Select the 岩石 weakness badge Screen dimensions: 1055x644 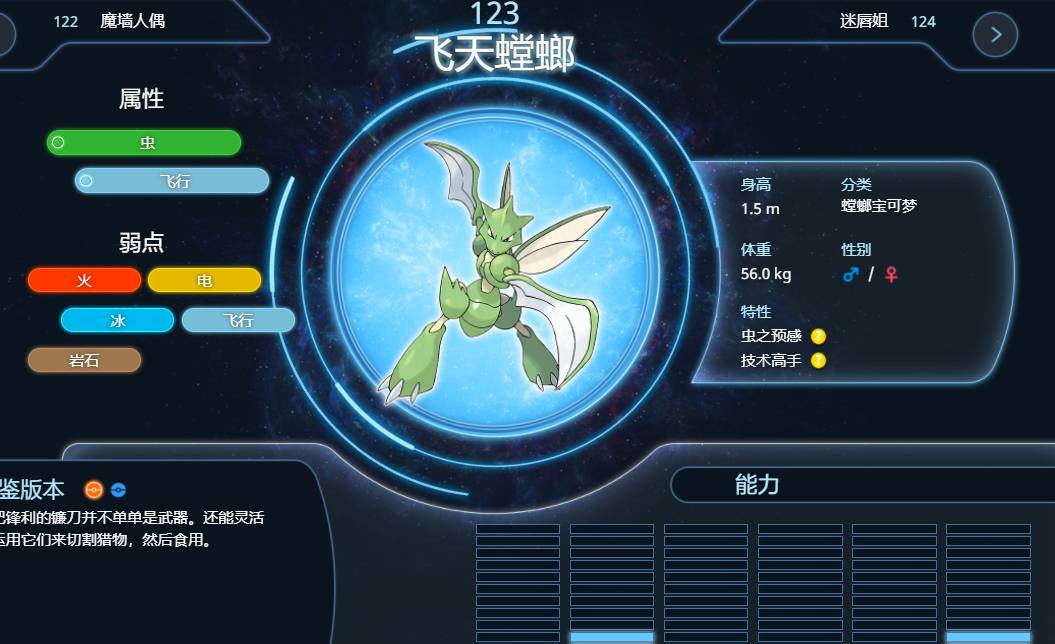(x=84, y=360)
